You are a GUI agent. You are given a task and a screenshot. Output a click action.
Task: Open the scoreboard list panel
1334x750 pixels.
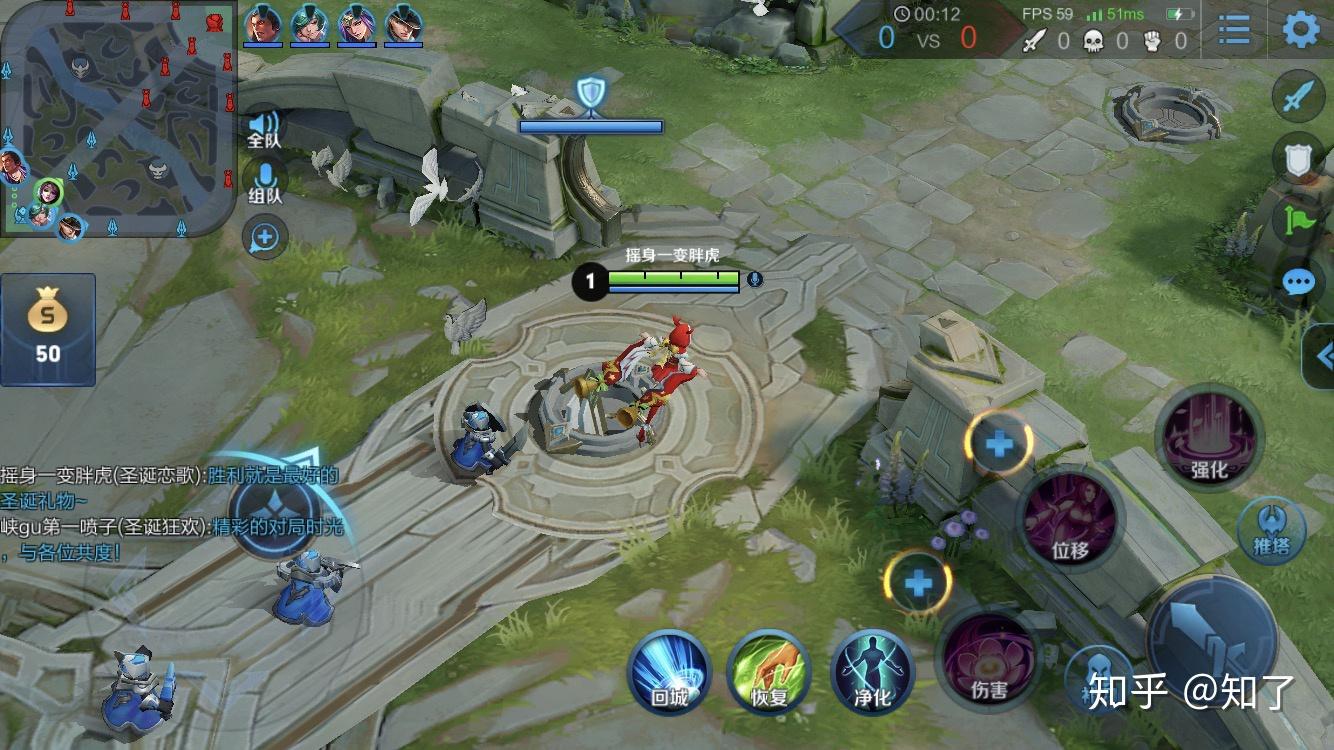click(x=1235, y=30)
